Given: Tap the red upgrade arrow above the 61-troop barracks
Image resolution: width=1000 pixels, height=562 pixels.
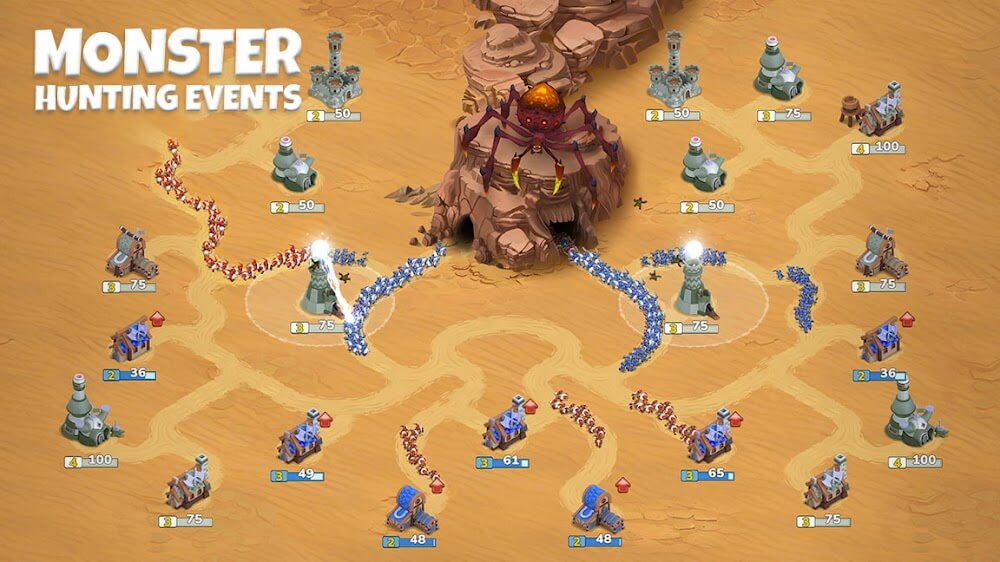Looking at the screenshot, I should (x=531, y=406).
